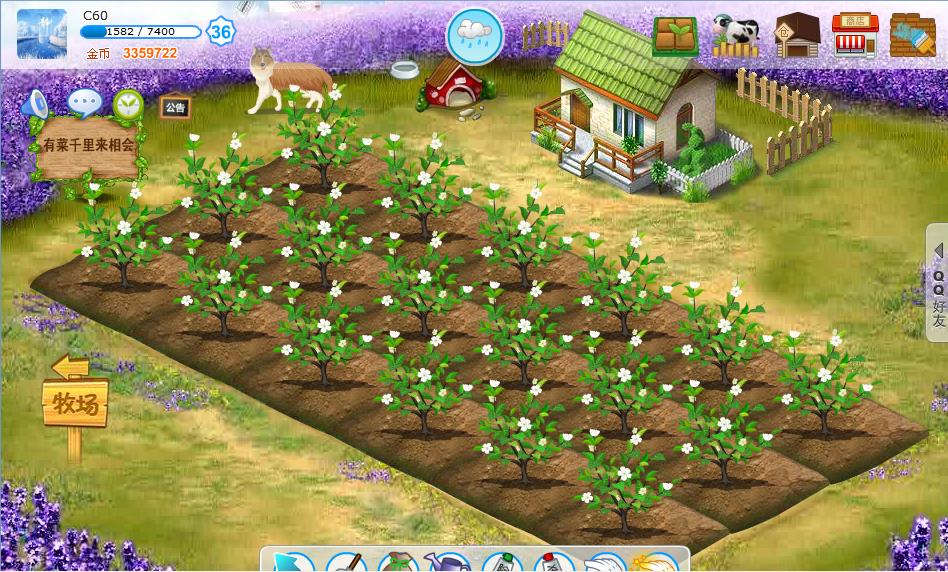The width and height of the screenshot is (948, 572).
Task: Click the player avatar picture
Action: pos(42,34)
